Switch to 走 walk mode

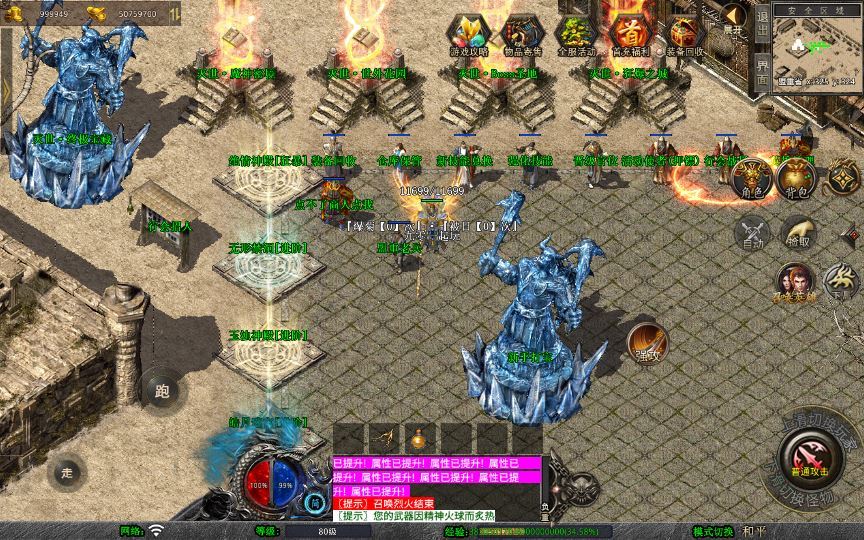click(69, 470)
